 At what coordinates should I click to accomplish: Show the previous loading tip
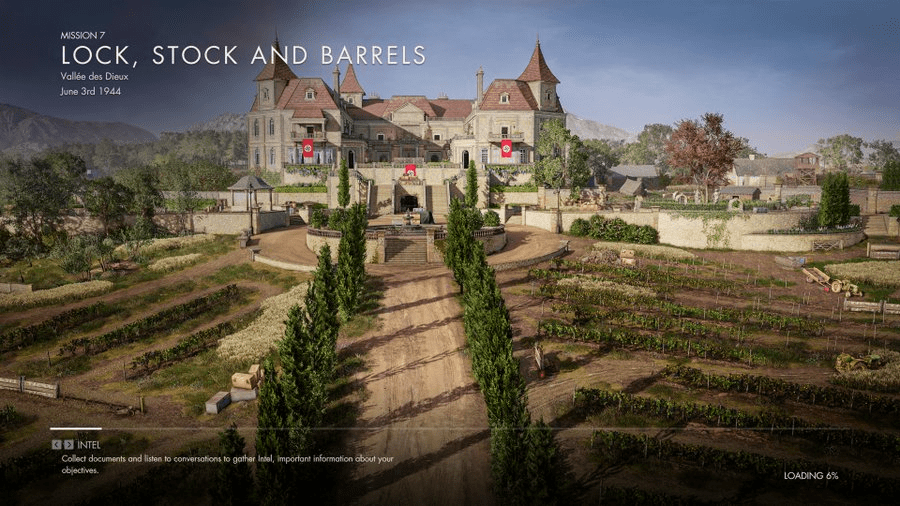click(x=56, y=444)
